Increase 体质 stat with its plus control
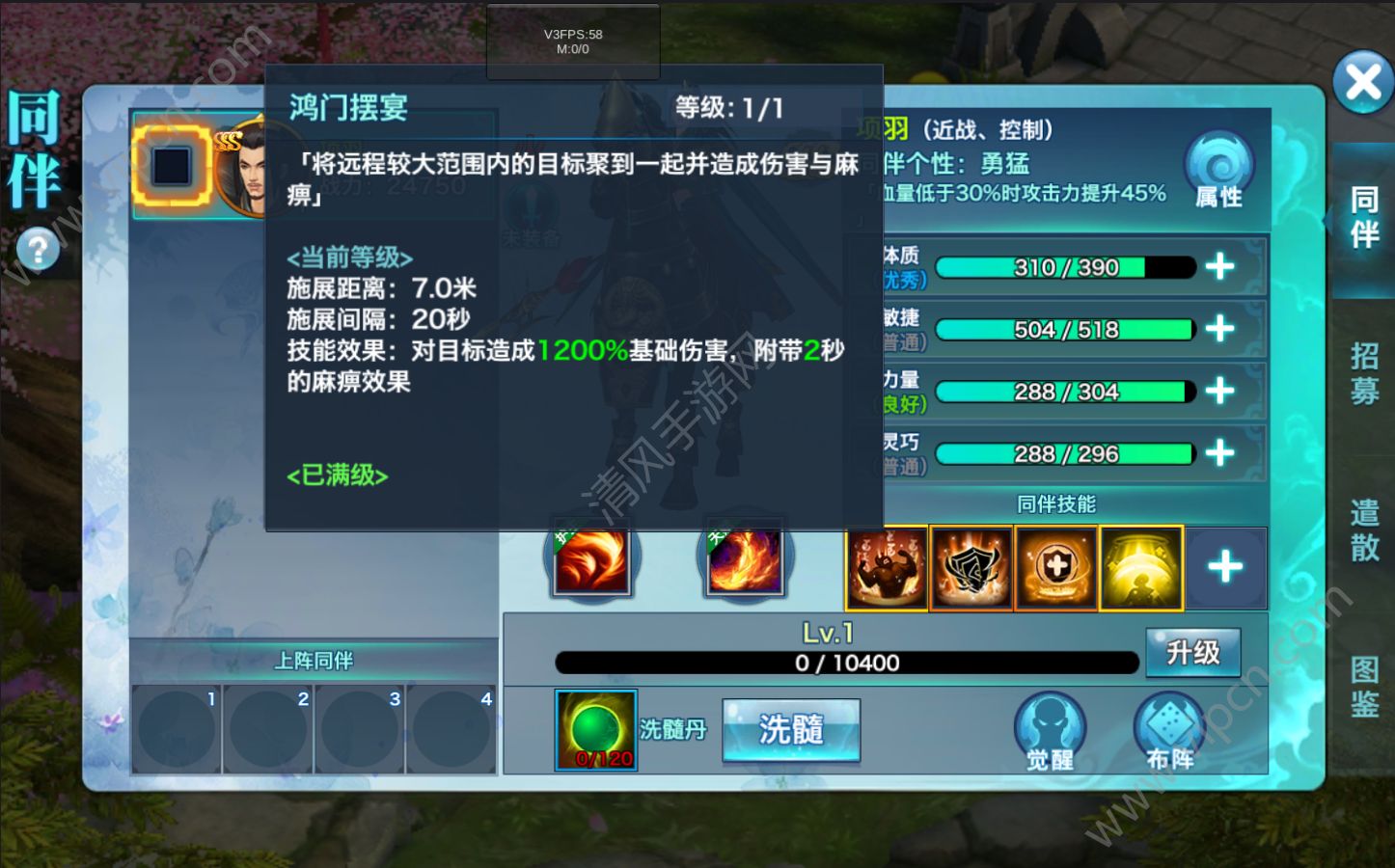 click(1221, 267)
